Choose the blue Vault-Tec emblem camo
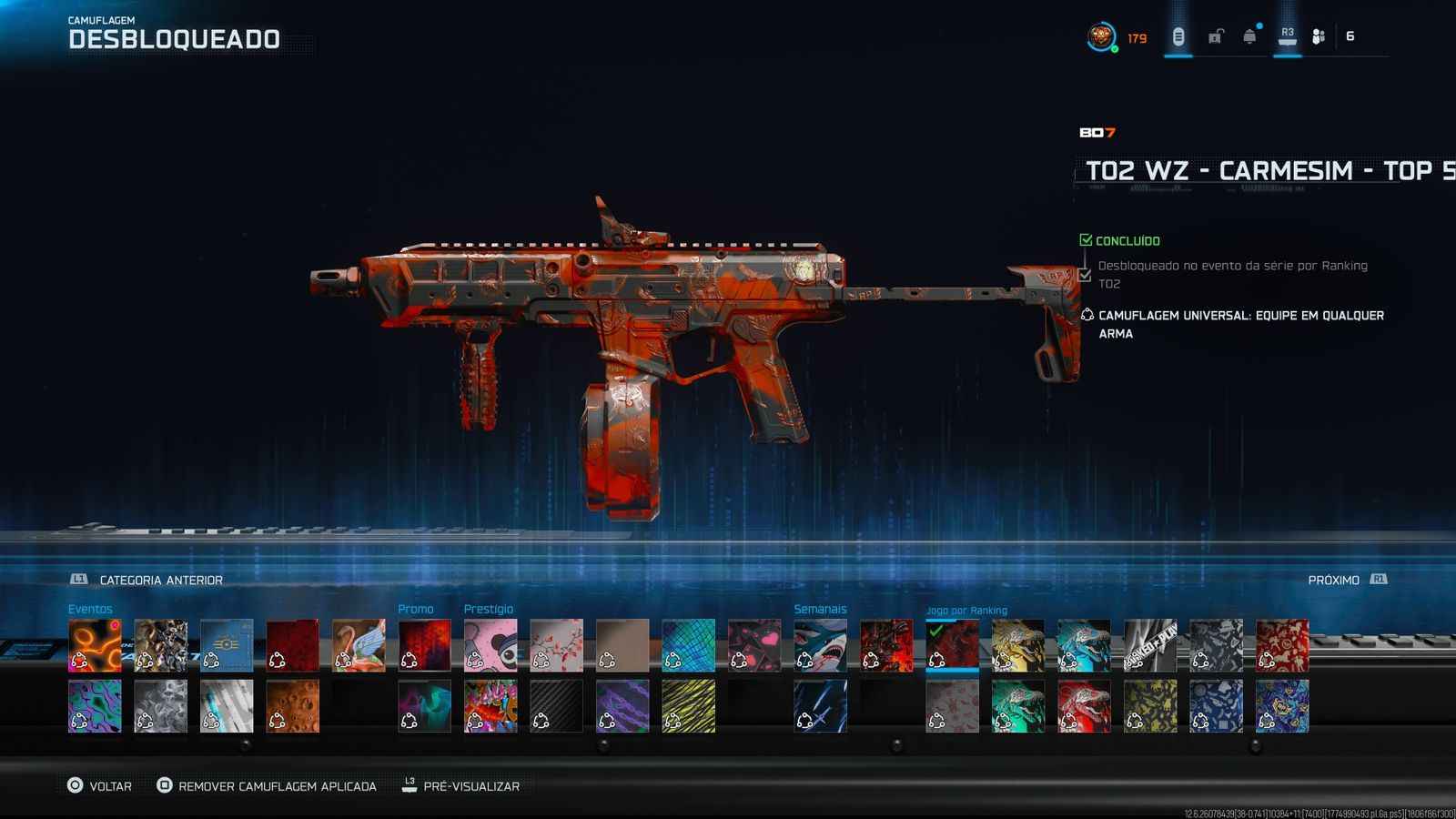The image size is (1456, 819). pyautogui.click(x=227, y=645)
